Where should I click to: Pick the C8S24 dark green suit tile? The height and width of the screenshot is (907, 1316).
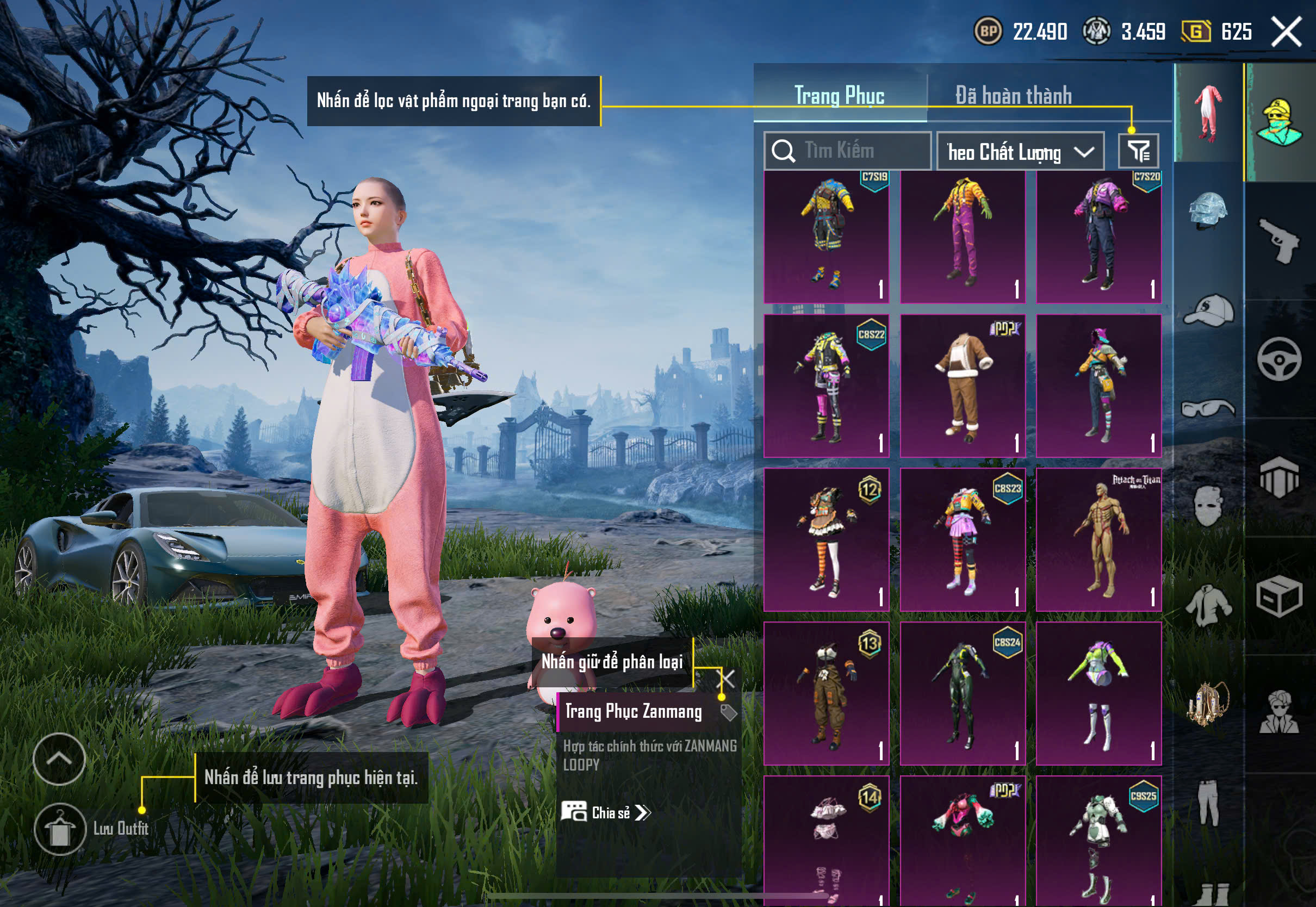pyautogui.click(x=963, y=693)
